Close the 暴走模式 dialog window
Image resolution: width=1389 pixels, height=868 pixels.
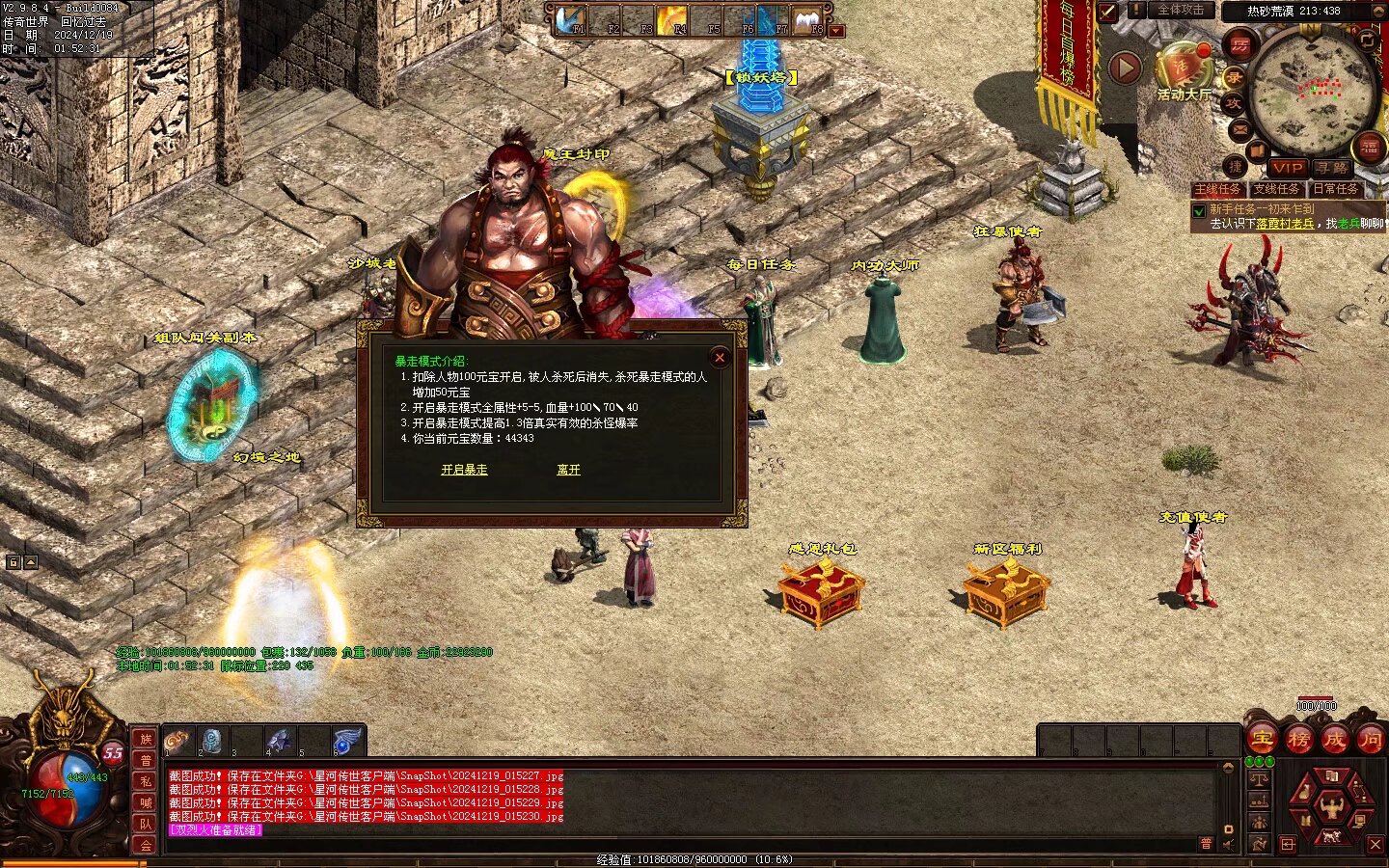[719, 357]
